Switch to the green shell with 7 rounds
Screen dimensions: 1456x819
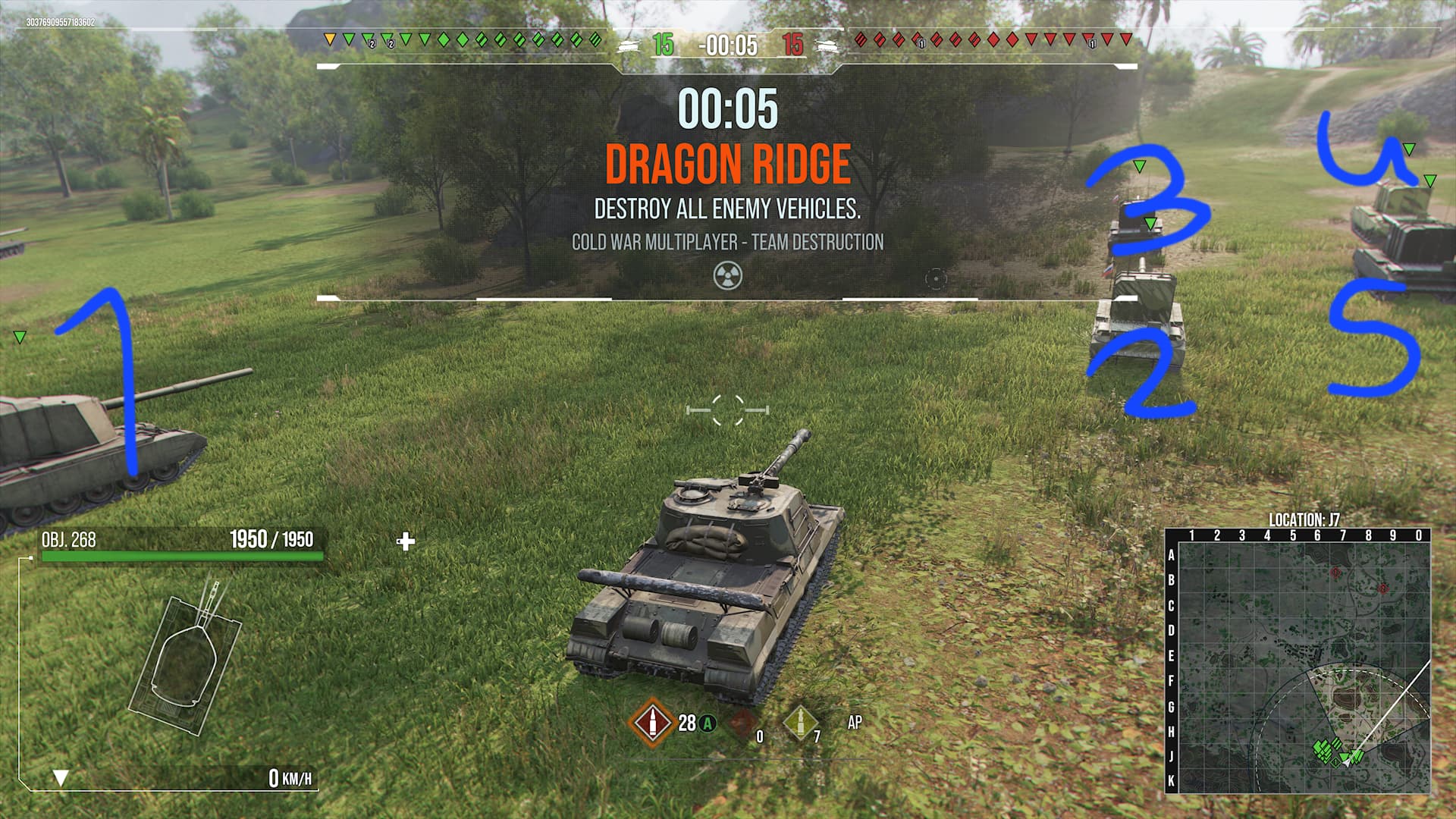pyautogui.click(x=799, y=723)
